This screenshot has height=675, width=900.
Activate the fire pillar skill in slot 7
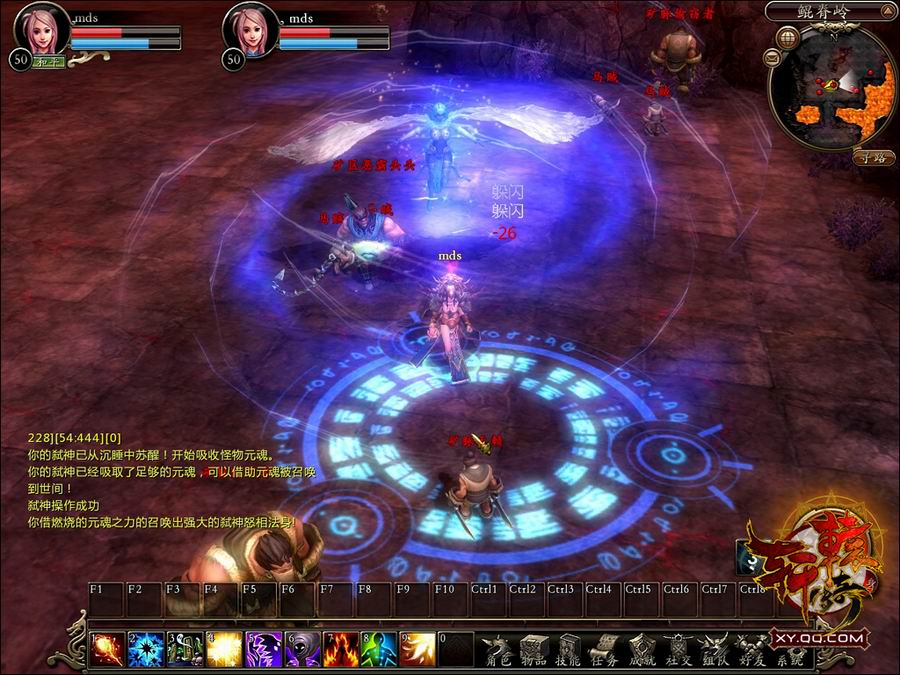tap(340, 648)
